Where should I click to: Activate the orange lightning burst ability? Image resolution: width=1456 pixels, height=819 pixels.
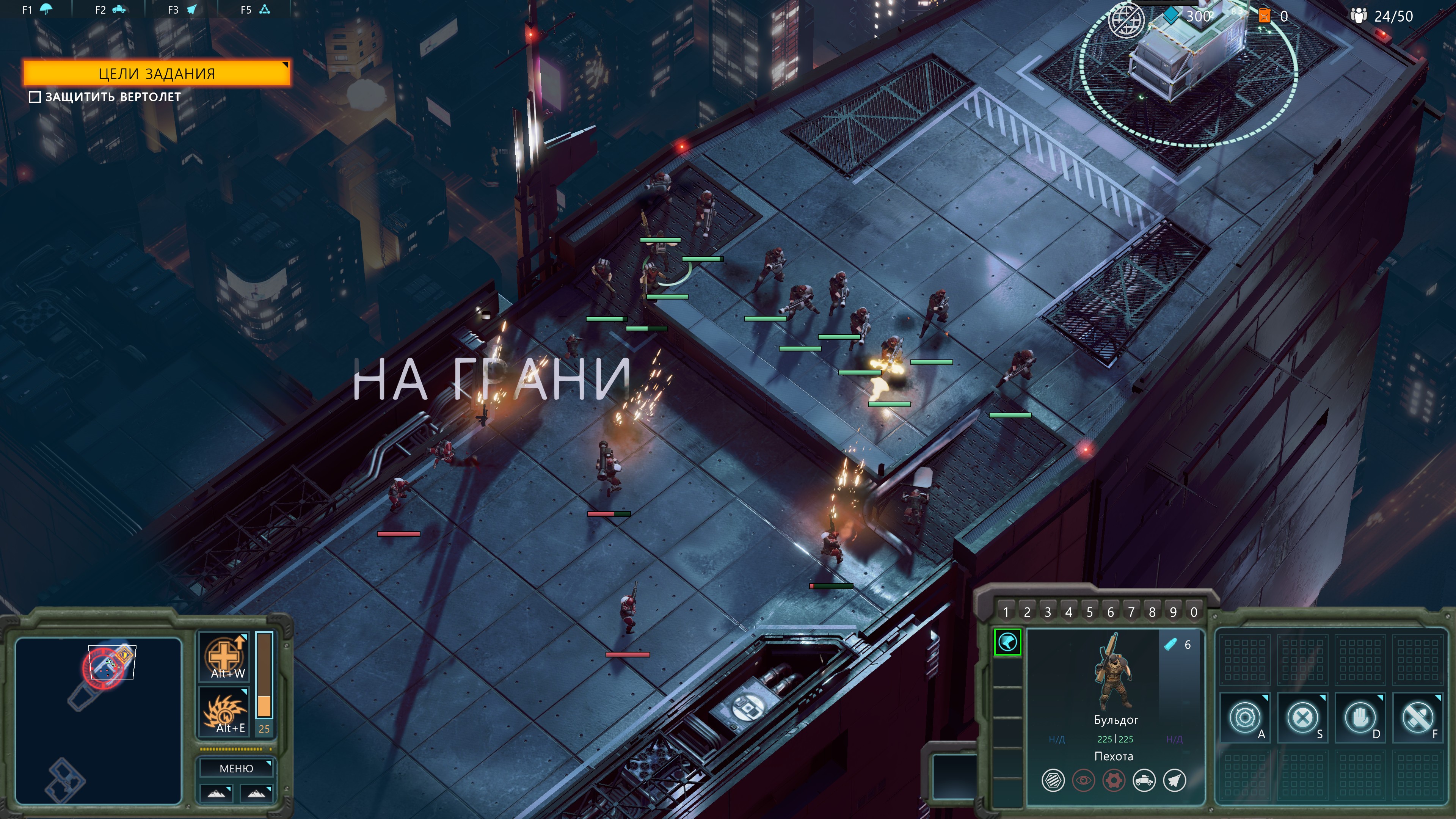pos(225,712)
